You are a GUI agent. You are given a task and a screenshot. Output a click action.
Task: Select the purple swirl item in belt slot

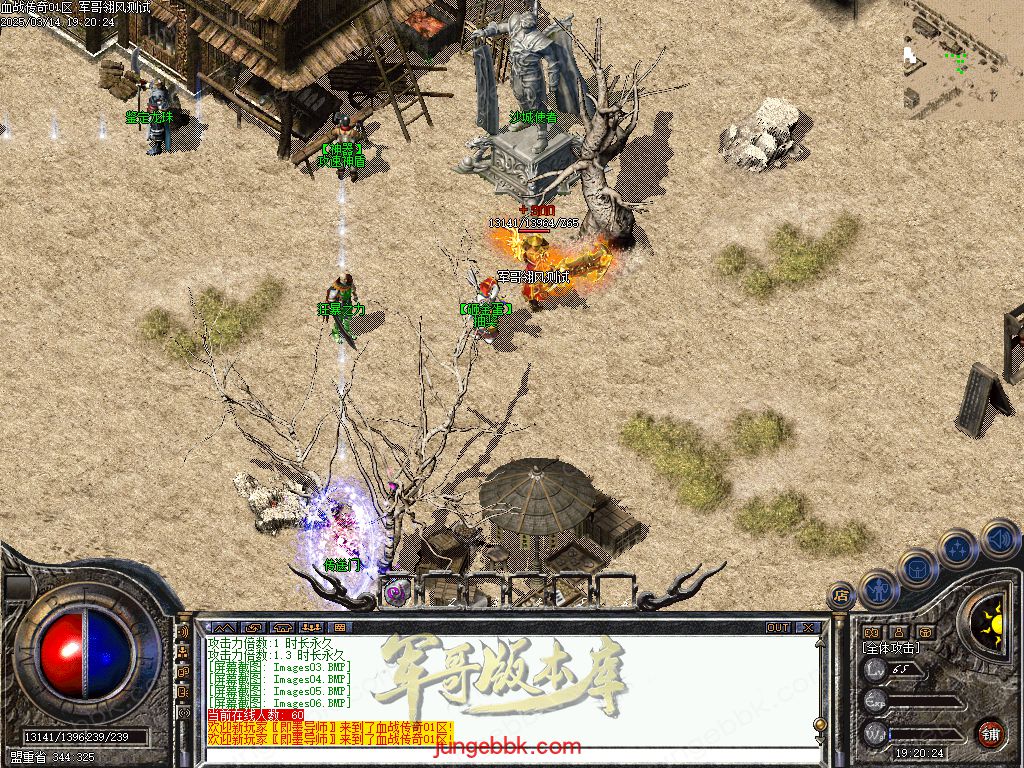(x=395, y=591)
